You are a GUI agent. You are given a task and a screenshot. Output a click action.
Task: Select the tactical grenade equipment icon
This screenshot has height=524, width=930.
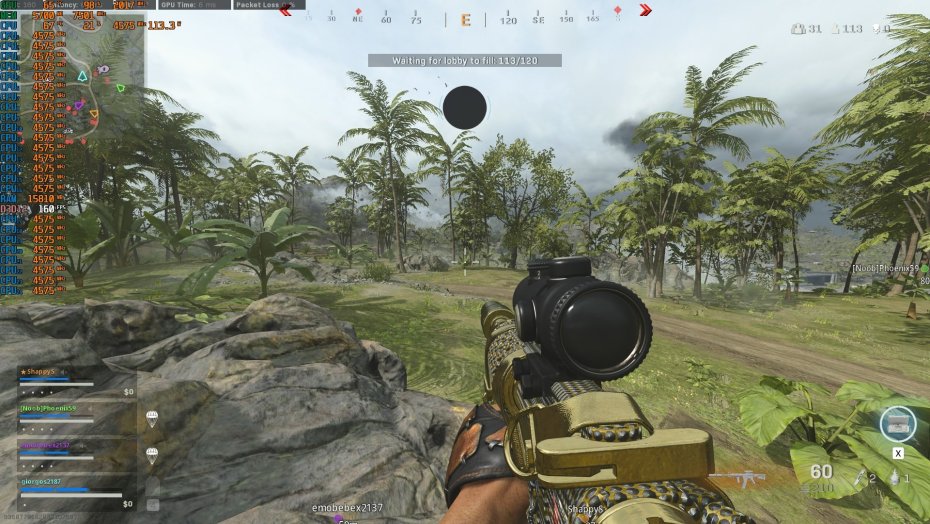[897, 478]
